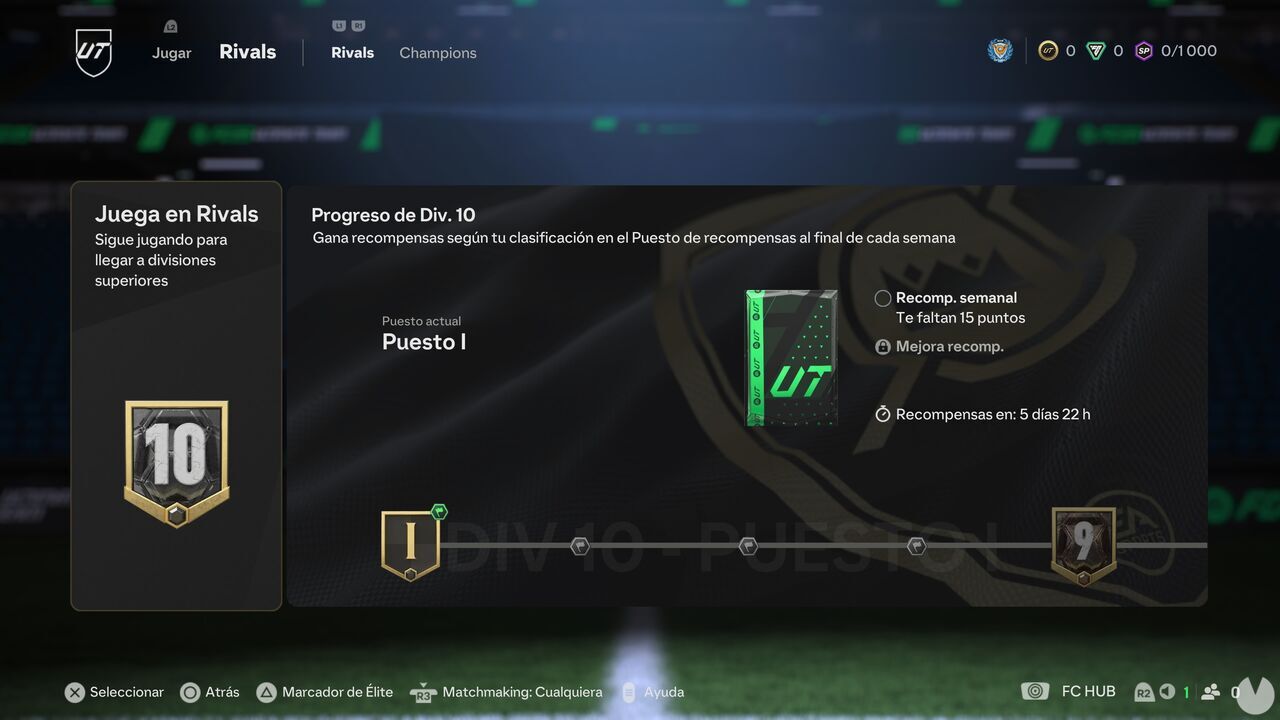Viewport: 1280px width, 720px height.
Task: Click the Division 10 crest badge
Action: (x=176, y=462)
